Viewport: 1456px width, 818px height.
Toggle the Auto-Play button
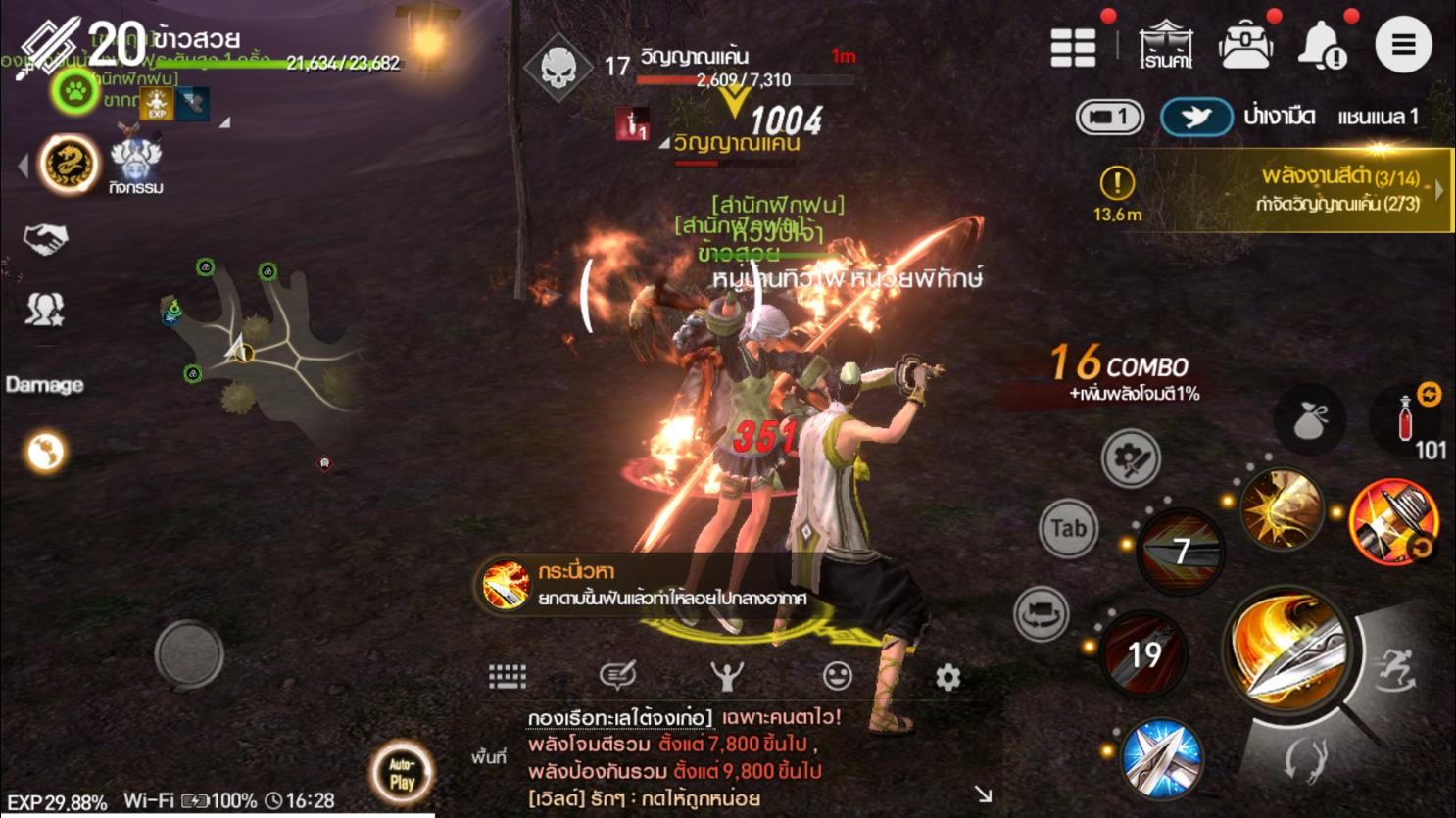[402, 772]
